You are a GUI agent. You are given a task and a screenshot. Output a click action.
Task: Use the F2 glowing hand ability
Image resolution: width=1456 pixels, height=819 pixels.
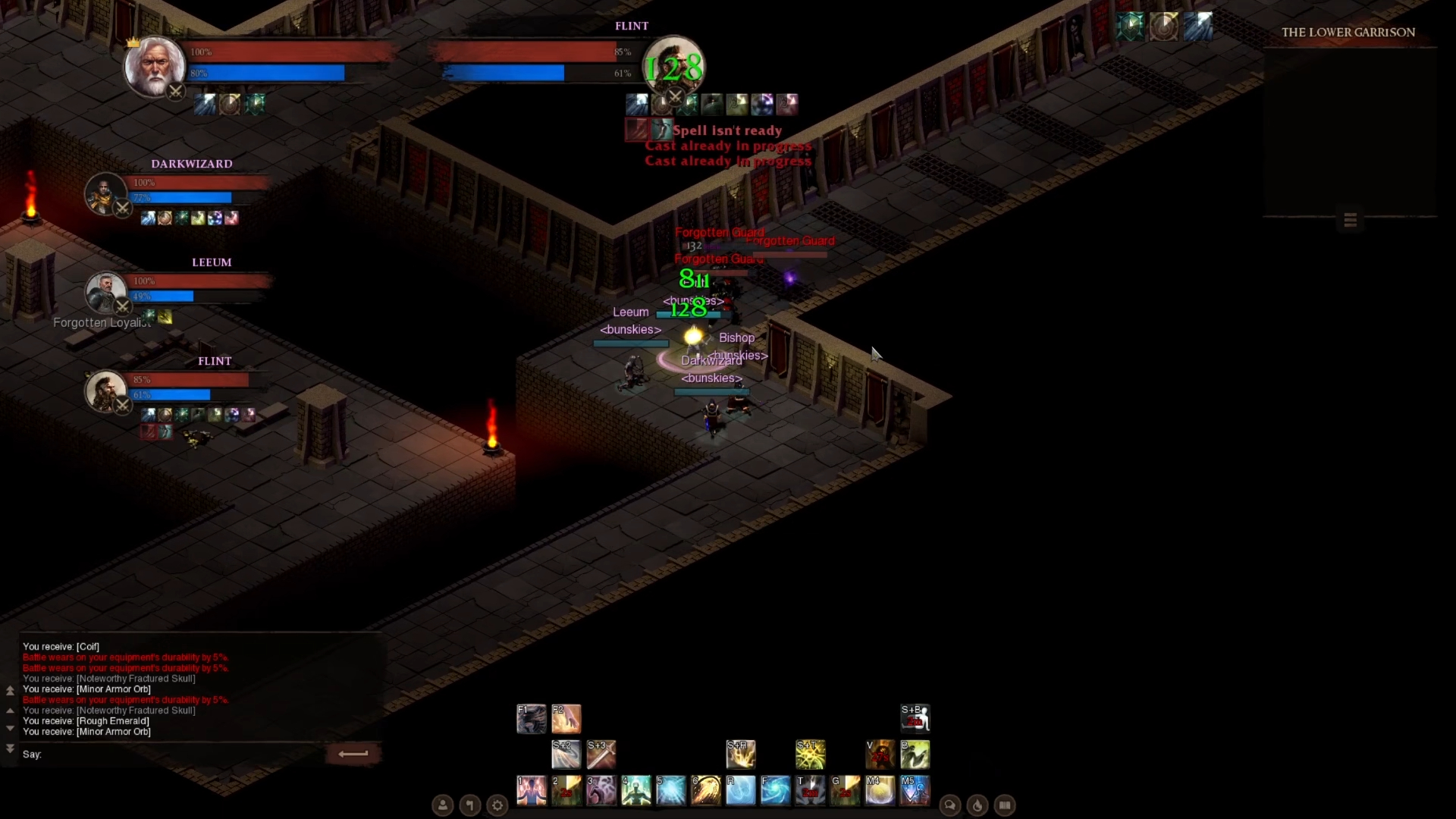566,719
